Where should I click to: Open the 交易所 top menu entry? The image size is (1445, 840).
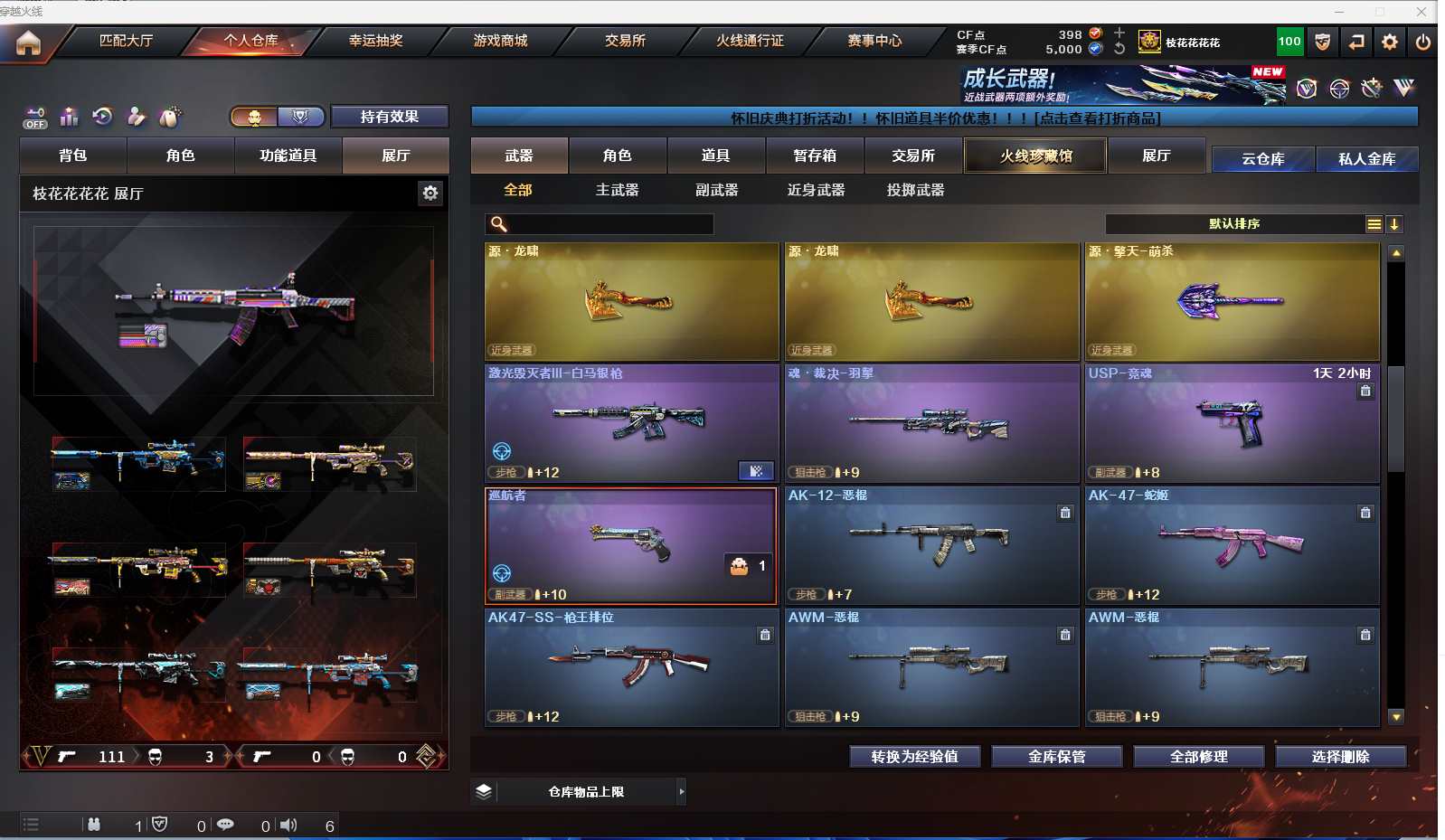[x=625, y=41]
